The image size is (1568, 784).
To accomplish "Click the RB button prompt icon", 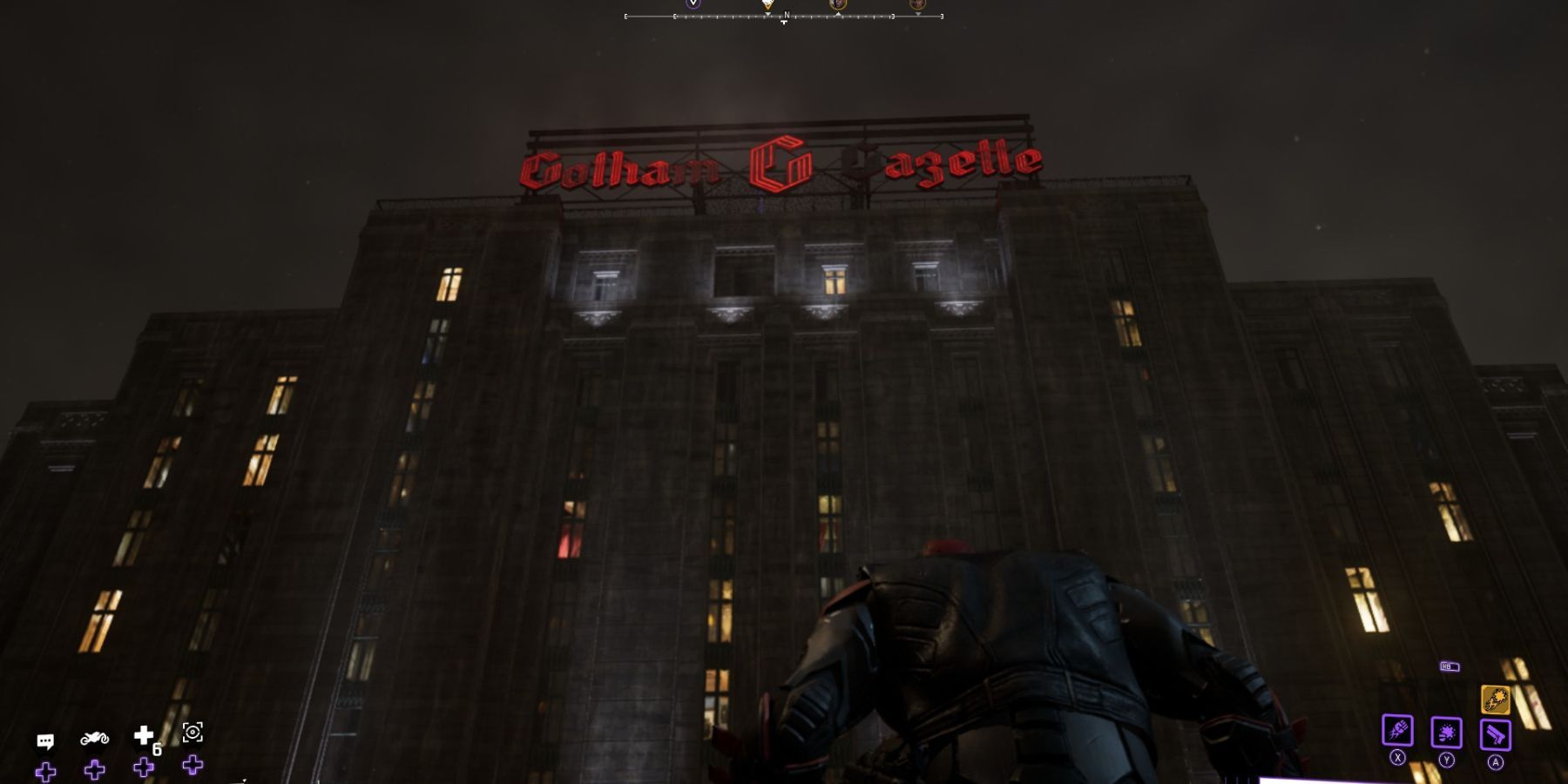I will pos(1448,666).
